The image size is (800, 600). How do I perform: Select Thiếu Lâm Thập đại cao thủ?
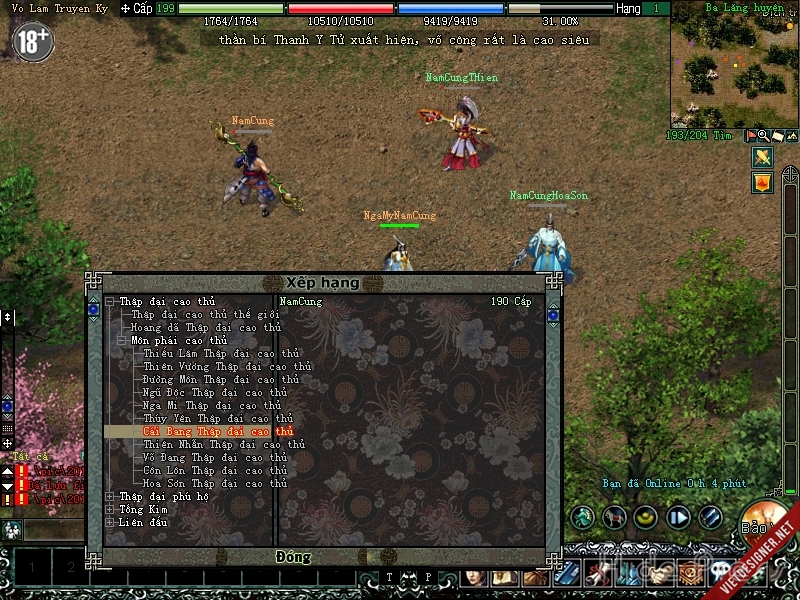[x=220, y=353]
